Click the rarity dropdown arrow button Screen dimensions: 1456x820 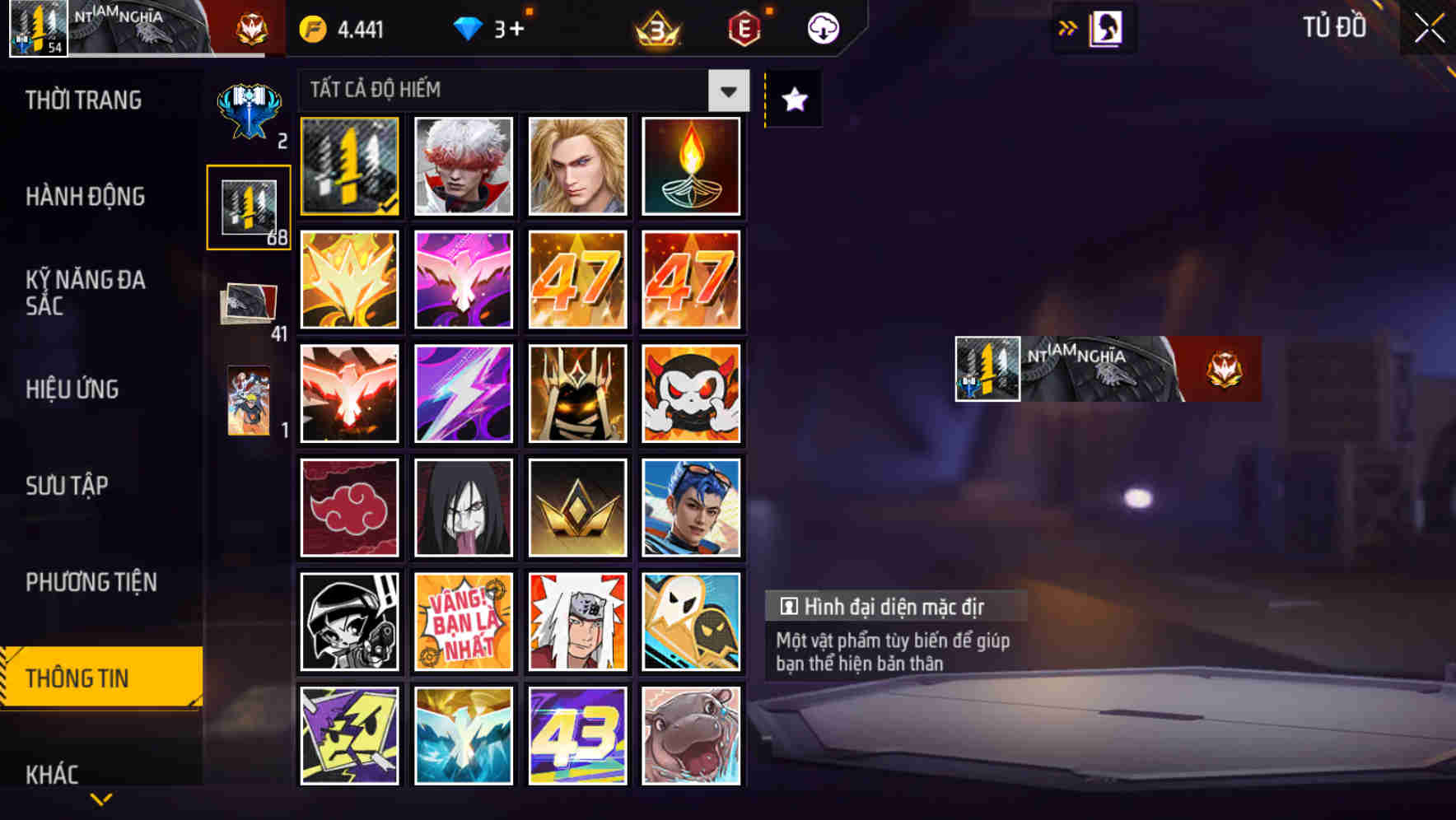728,91
